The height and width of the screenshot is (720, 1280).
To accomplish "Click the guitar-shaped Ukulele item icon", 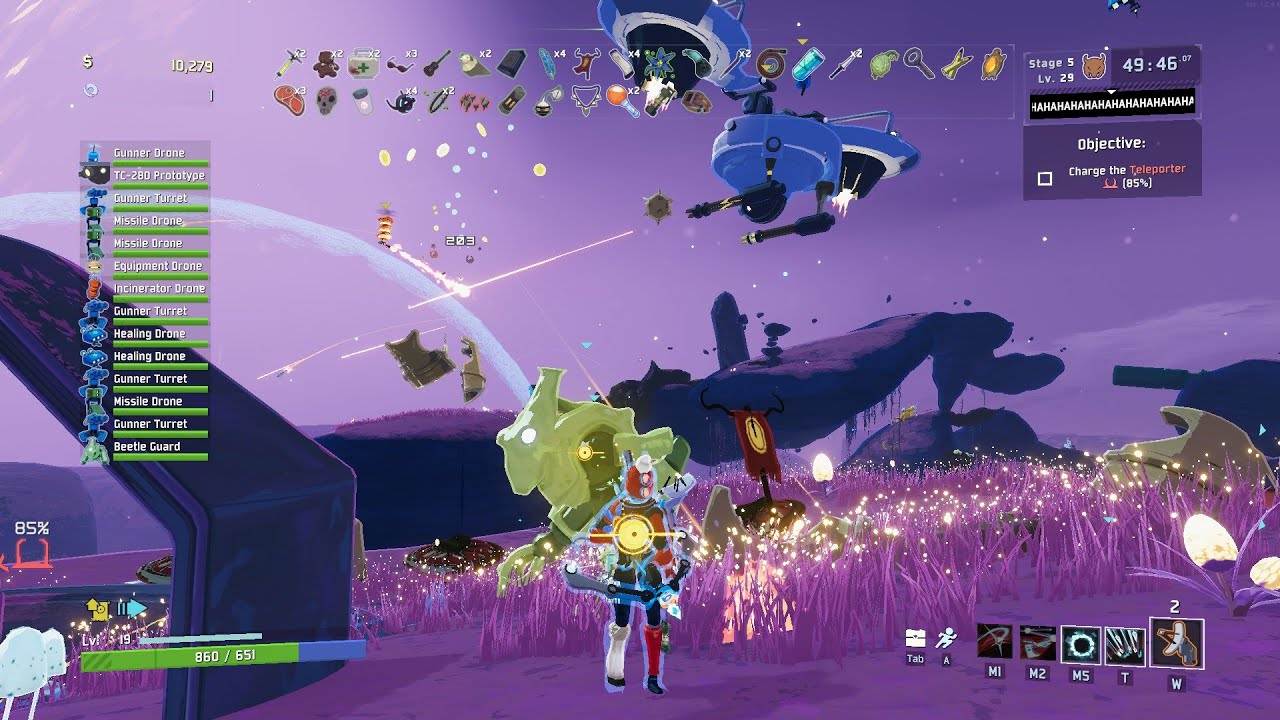I will pos(436,65).
